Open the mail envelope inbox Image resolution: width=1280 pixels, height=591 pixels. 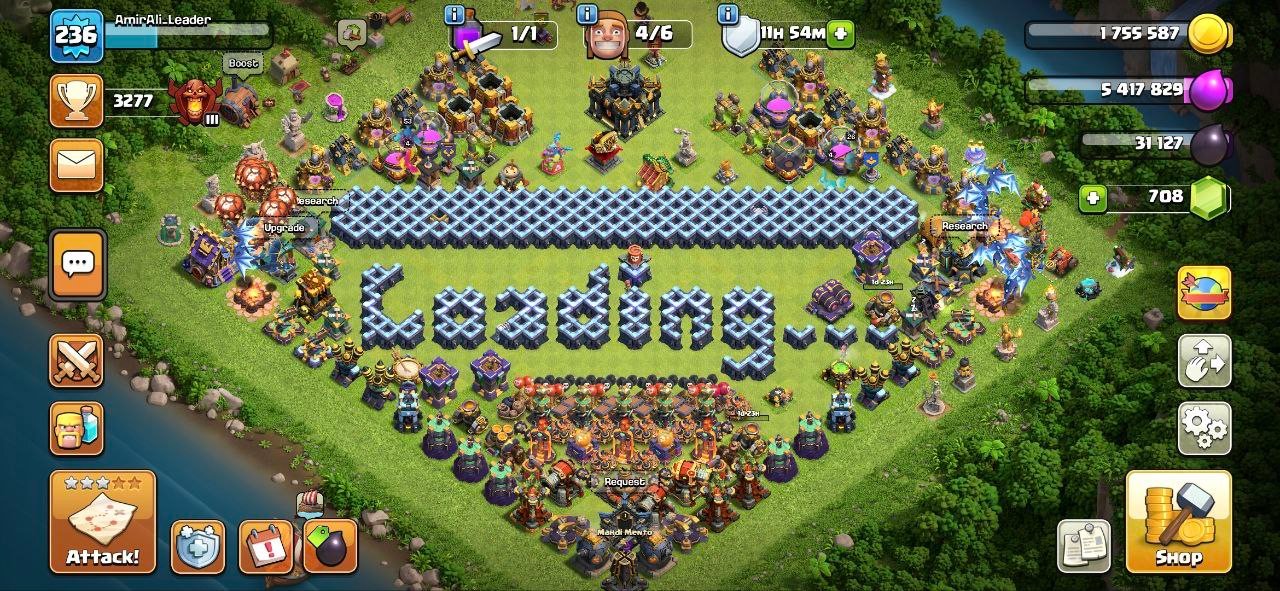(76, 165)
